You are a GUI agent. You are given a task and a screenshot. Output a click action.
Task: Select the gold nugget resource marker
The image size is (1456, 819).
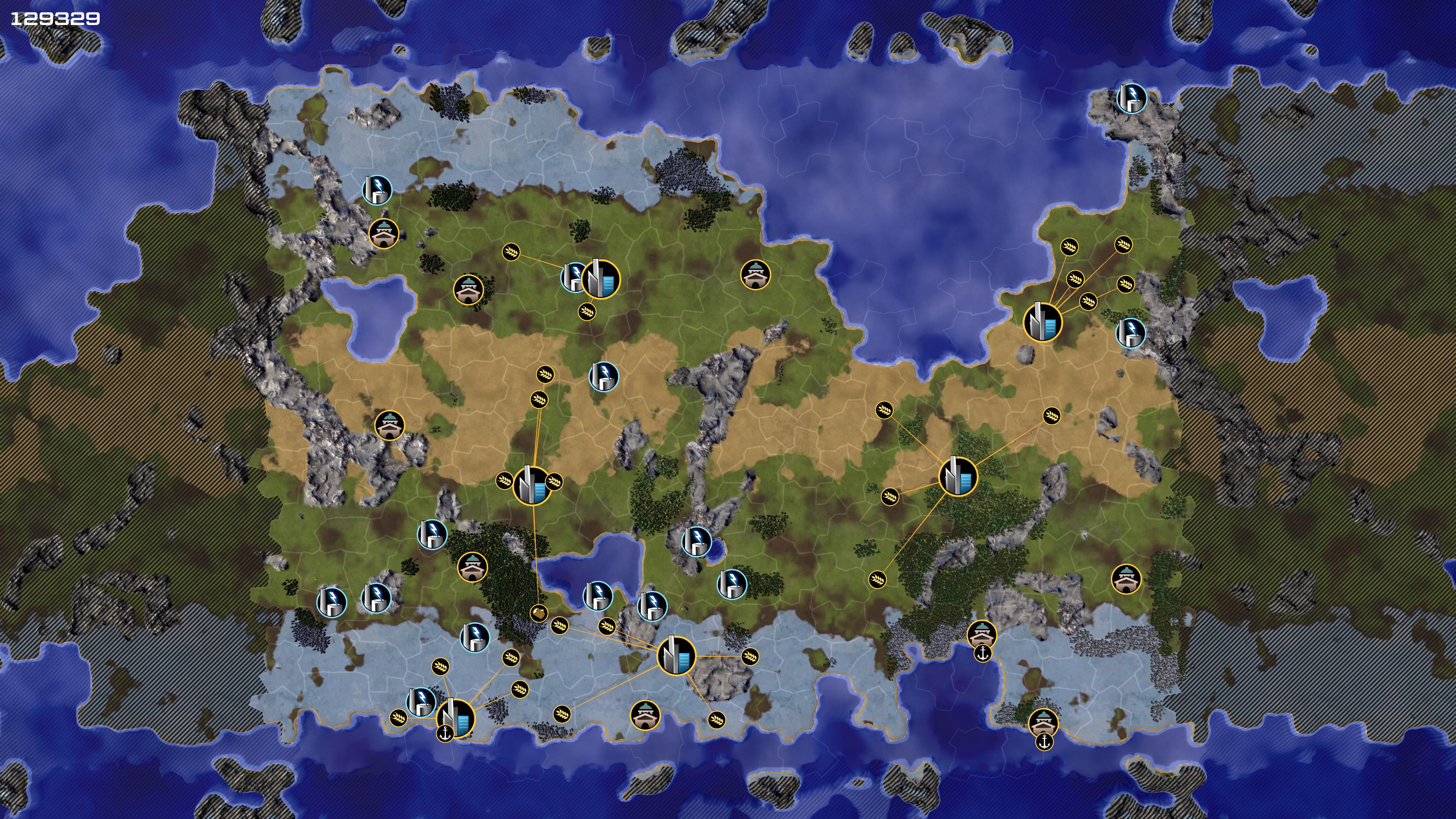[539, 613]
